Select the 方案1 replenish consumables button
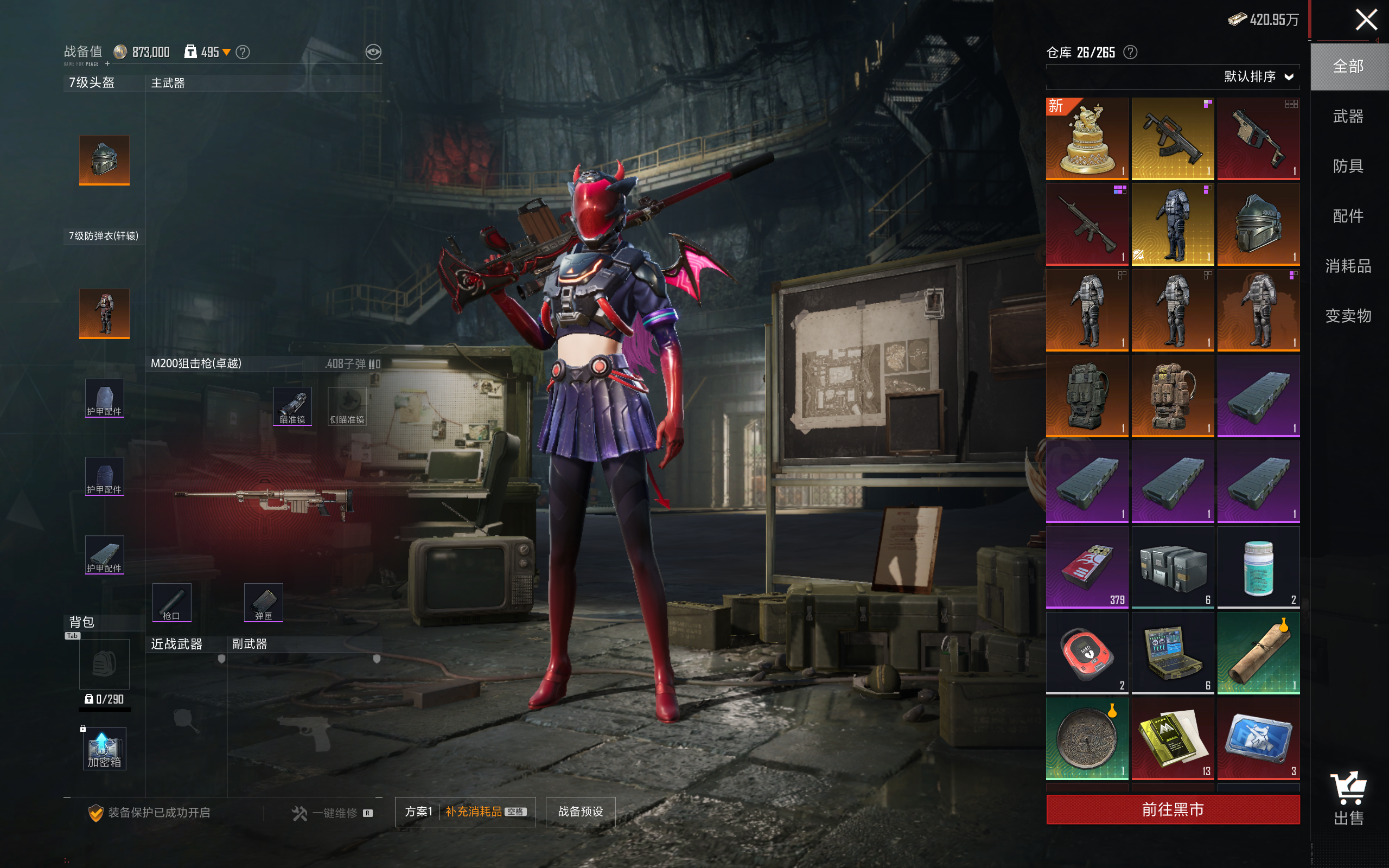 (465, 811)
